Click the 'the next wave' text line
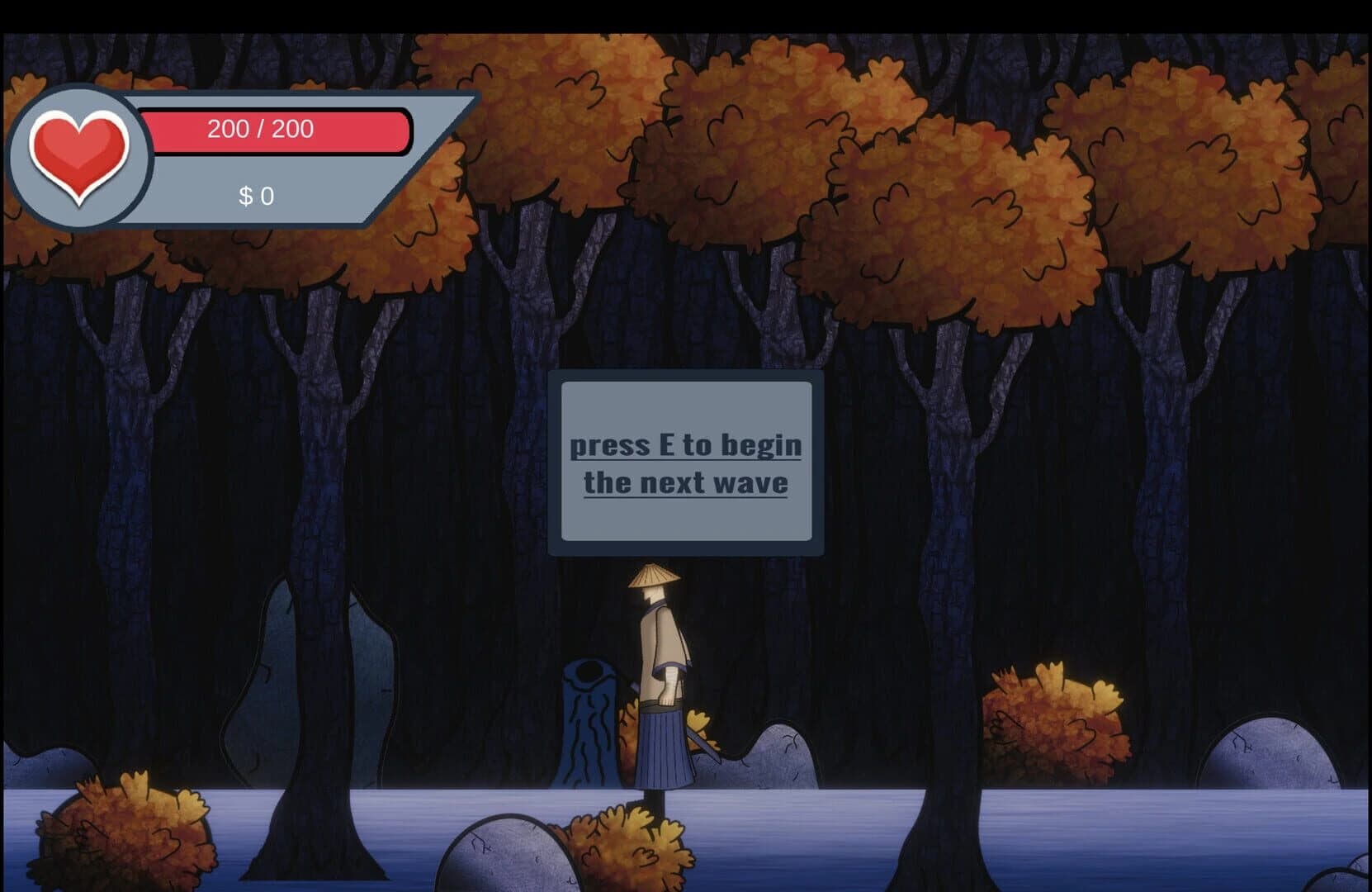Viewport: 1372px width, 892px height. pyautogui.click(x=687, y=484)
